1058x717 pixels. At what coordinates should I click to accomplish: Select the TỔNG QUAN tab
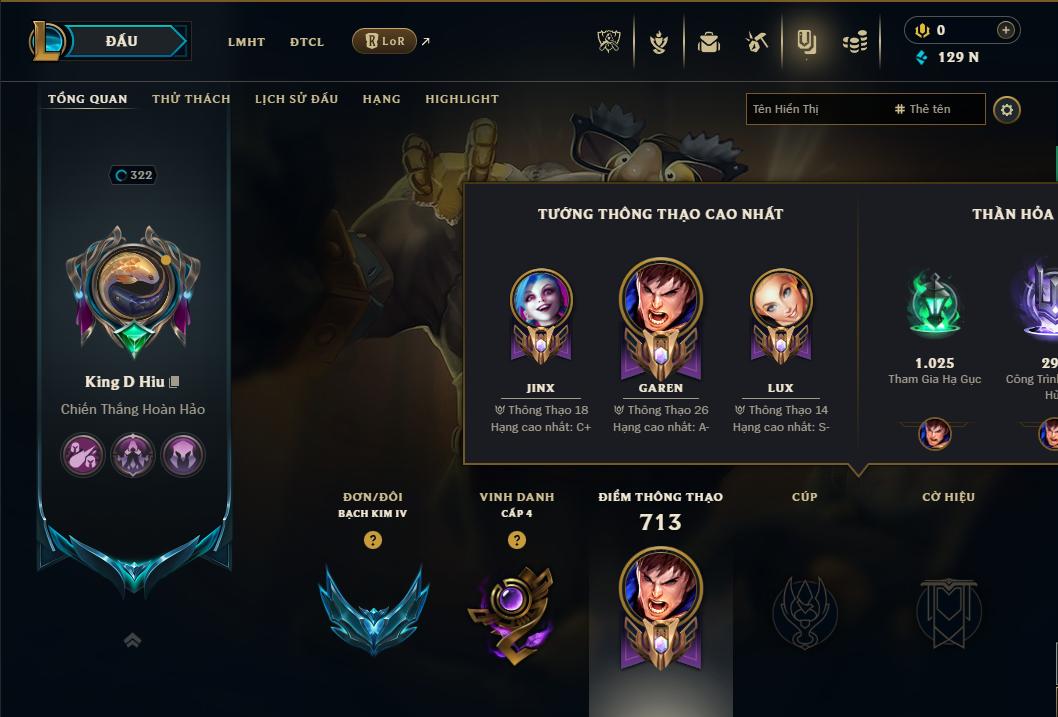(x=88, y=99)
